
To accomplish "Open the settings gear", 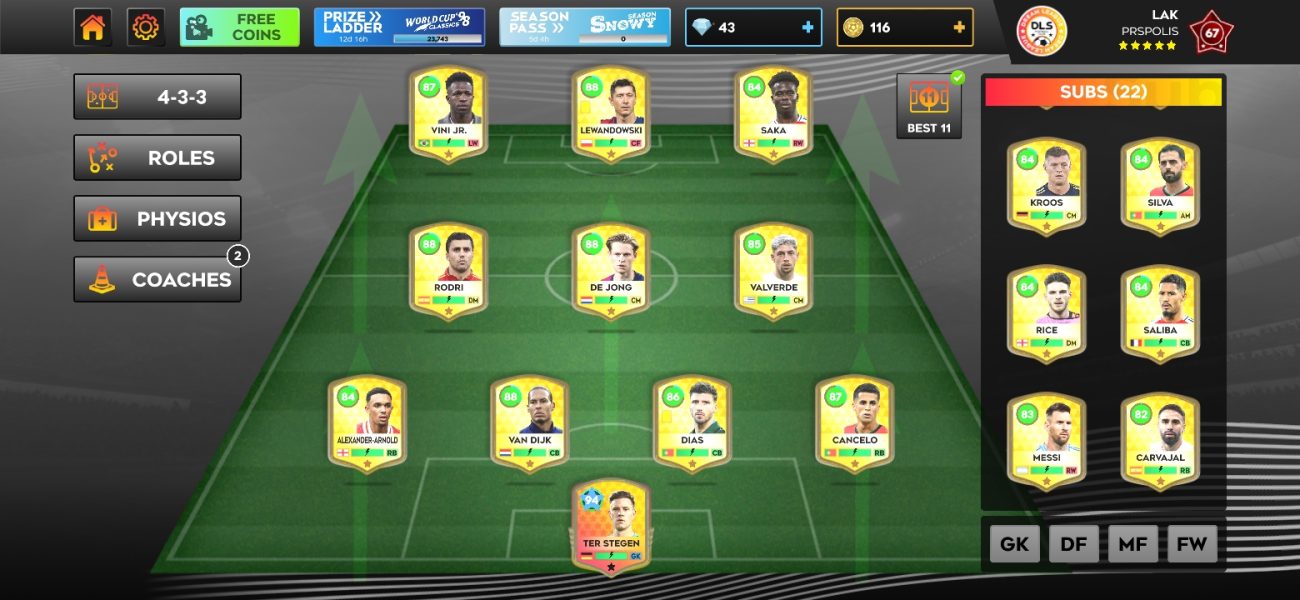I will (x=146, y=27).
